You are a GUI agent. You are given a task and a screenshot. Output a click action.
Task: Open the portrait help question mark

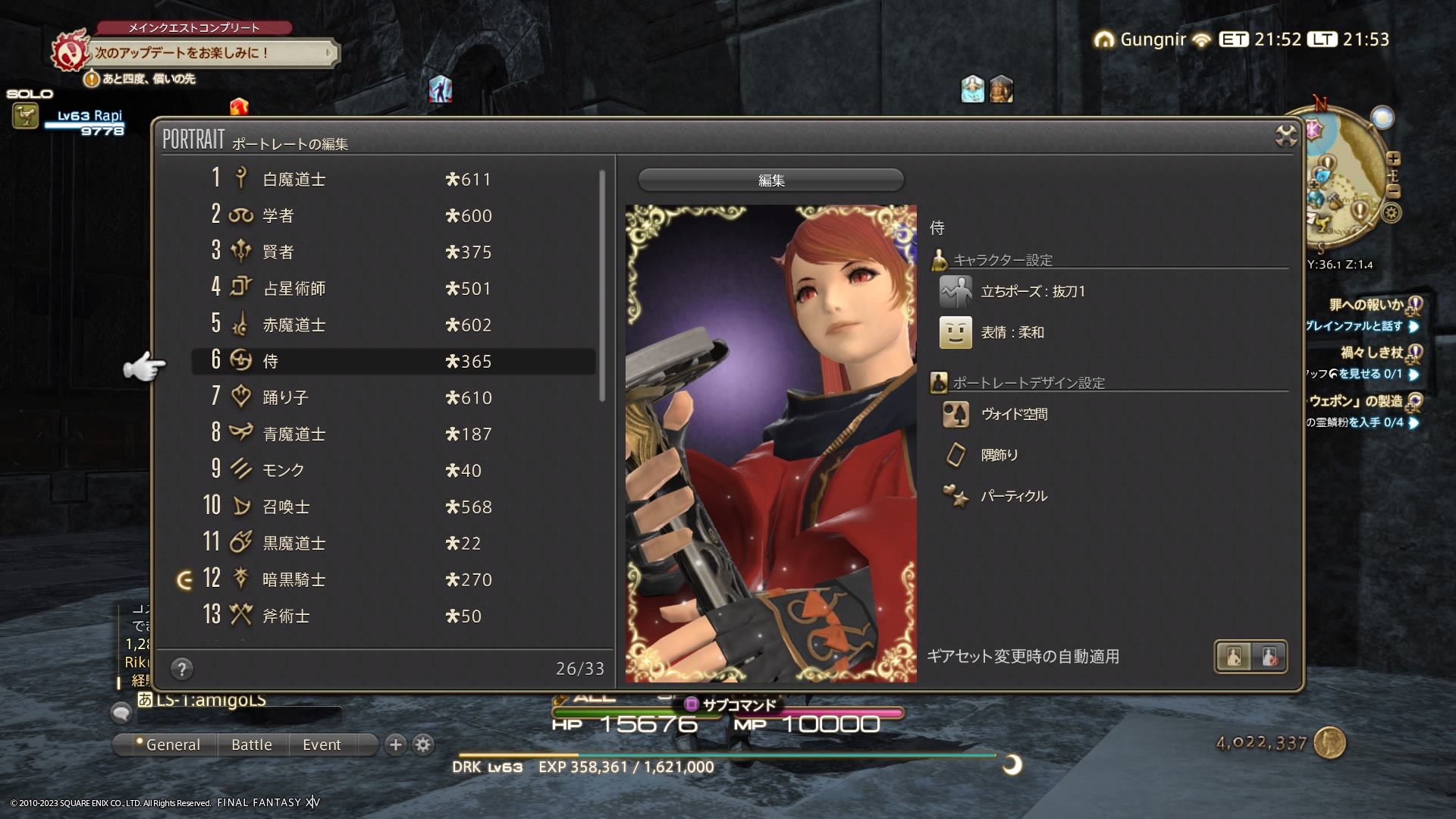click(x=181, y=669)
